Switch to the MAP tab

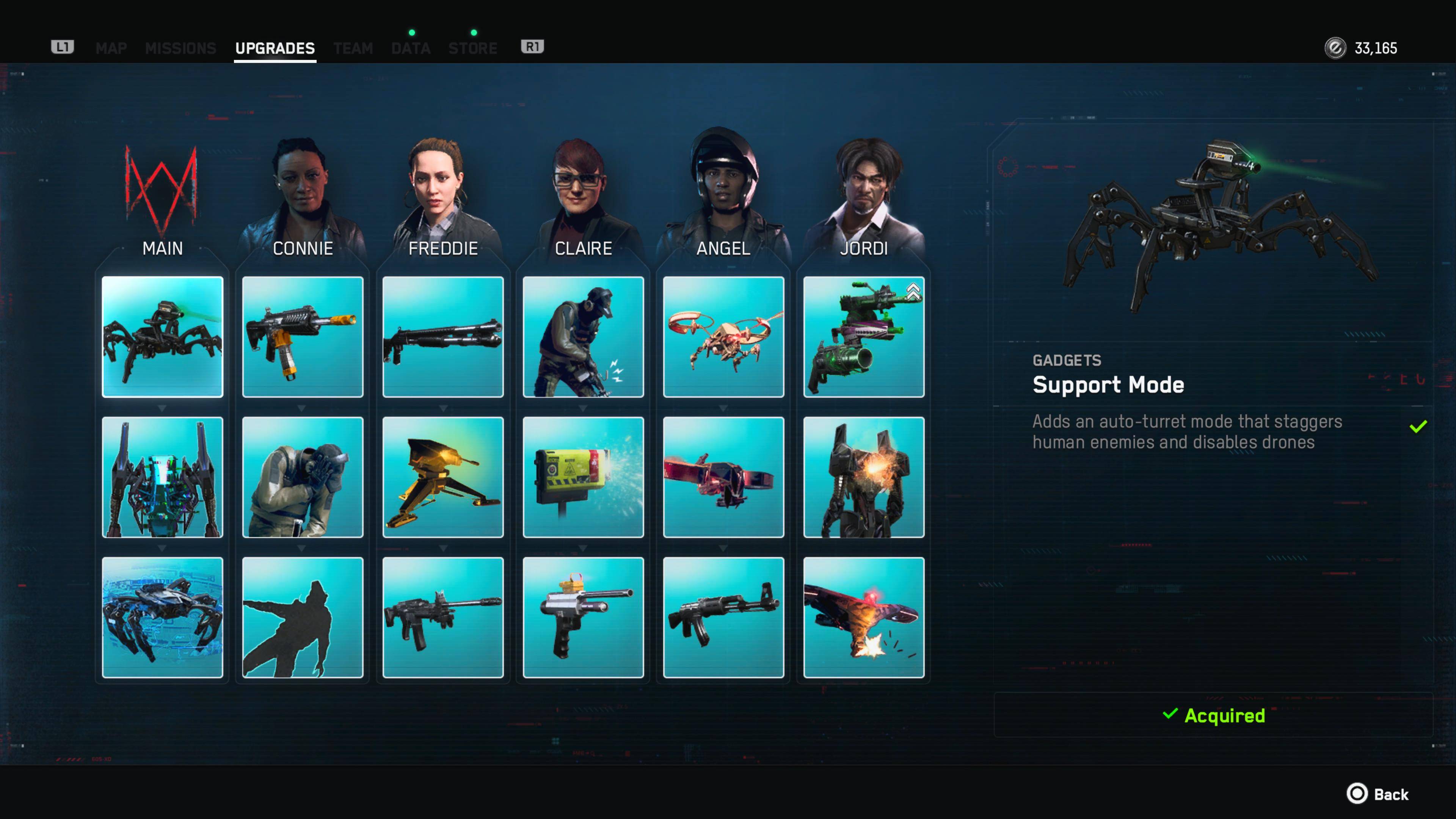pos(111,48)
